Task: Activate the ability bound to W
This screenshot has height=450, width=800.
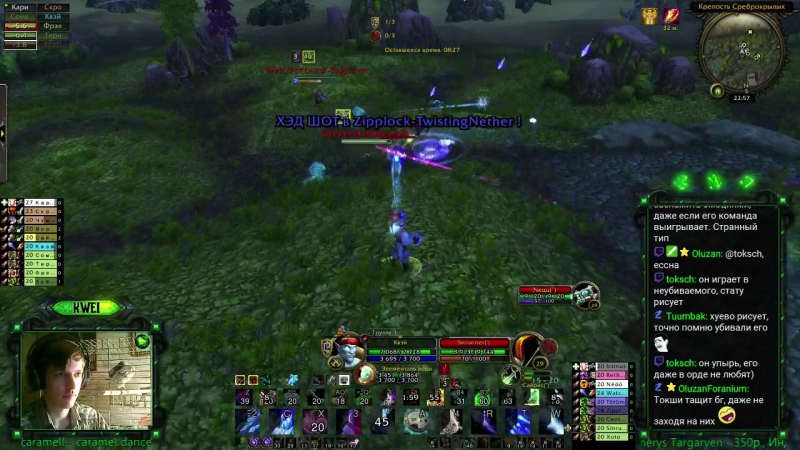Action: pos(553,422)
